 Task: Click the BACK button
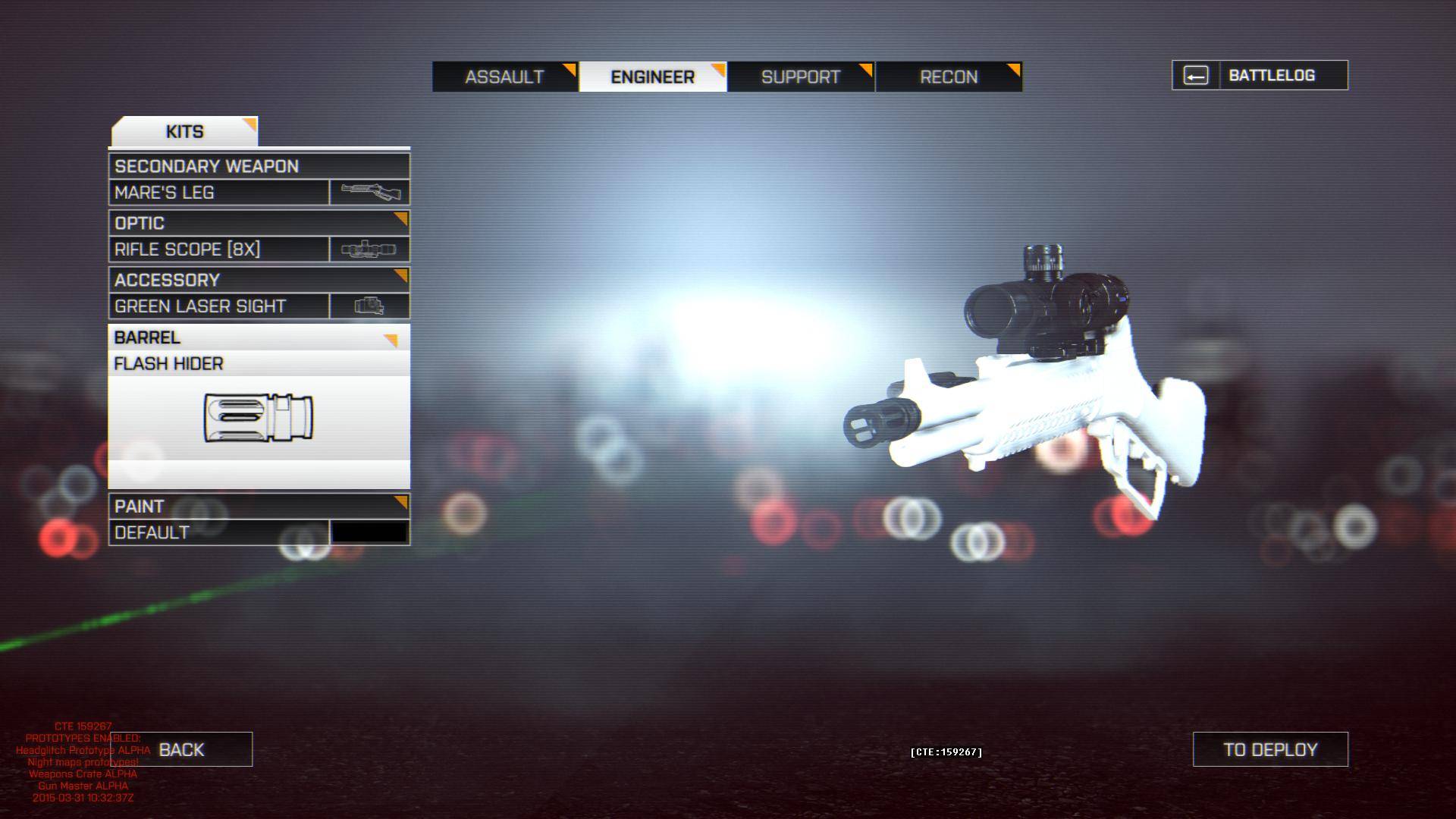coord(180,748)
